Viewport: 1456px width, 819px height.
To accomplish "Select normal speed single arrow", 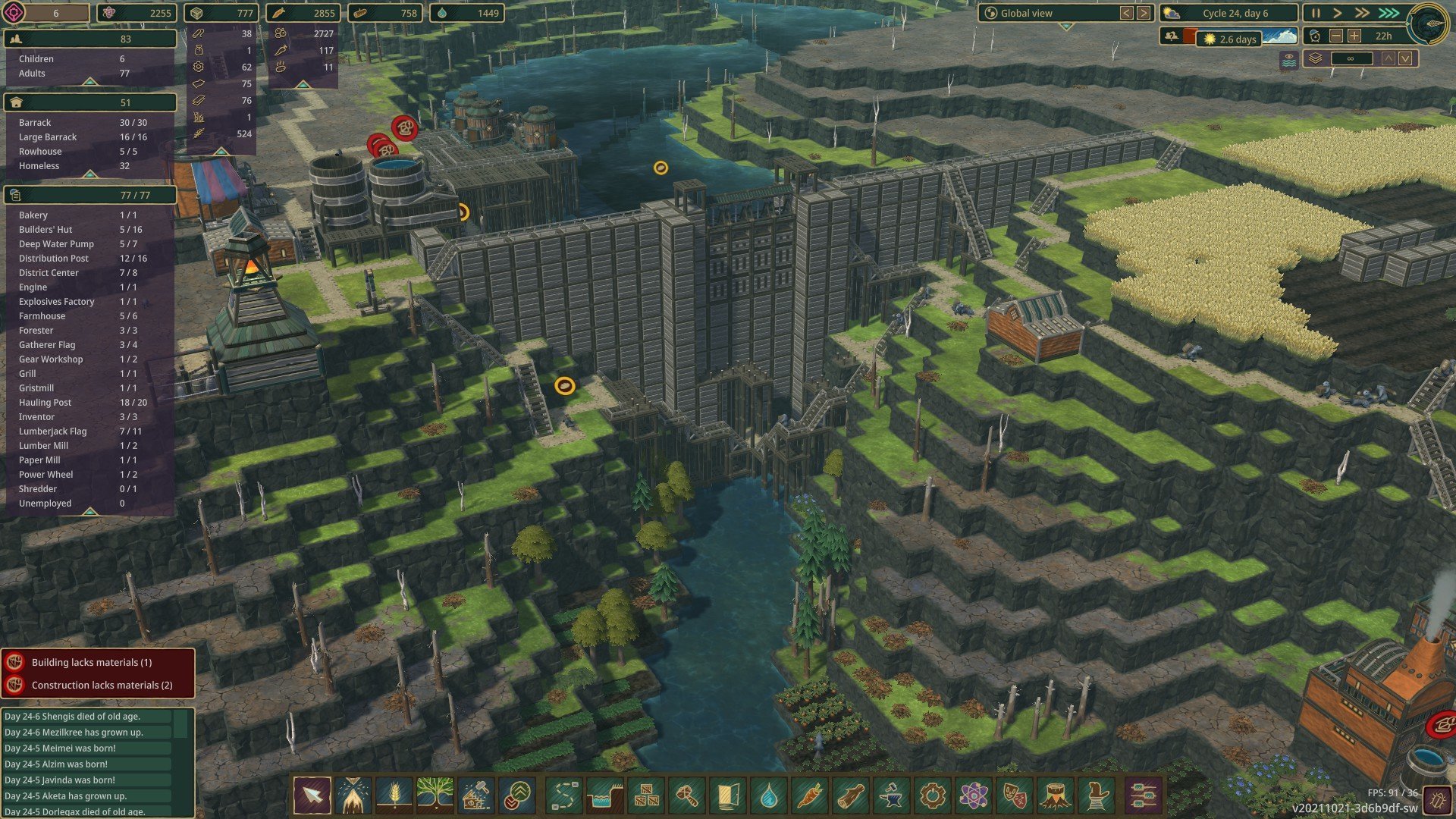I will click(1338, 14).
